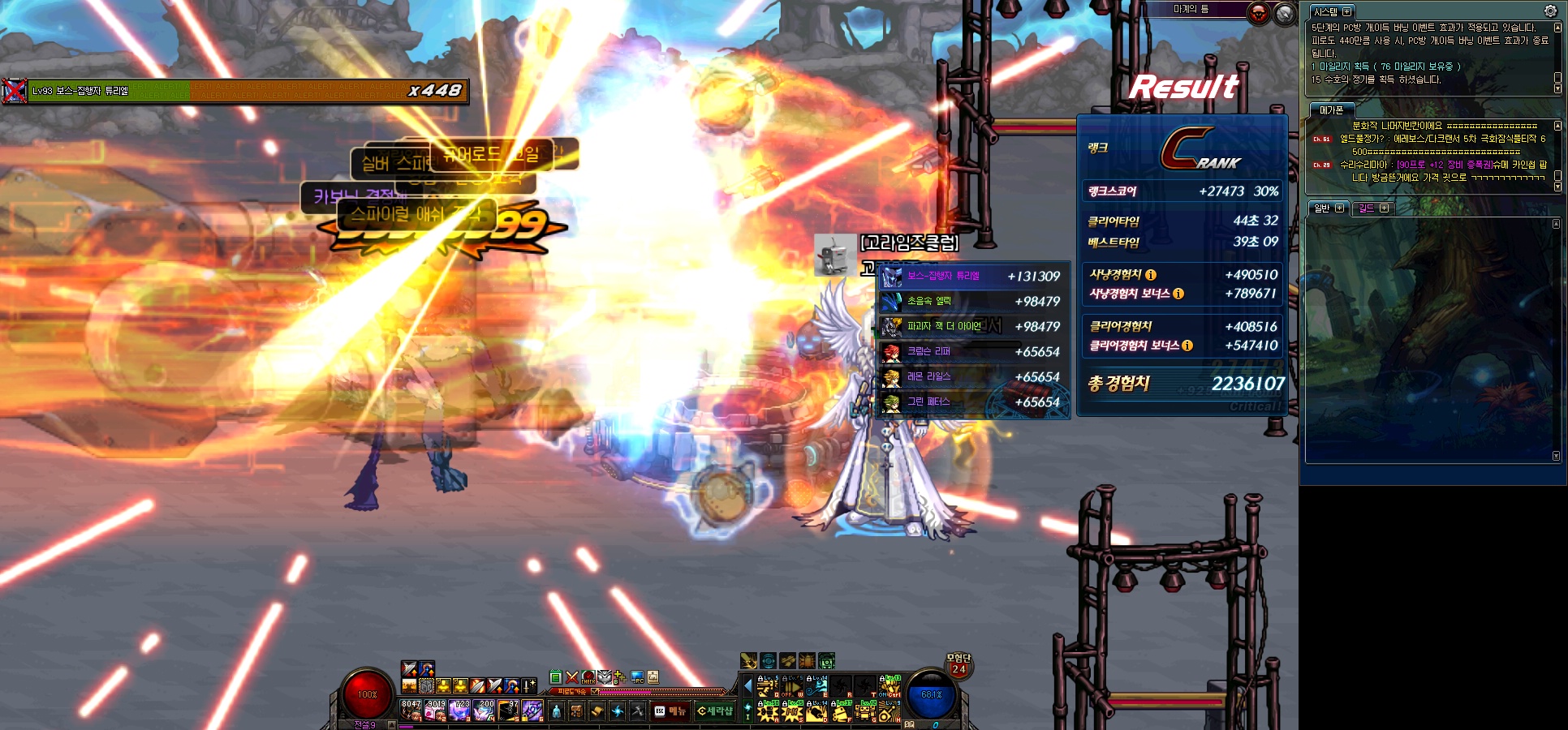Click the skill bar left arrow
Screen dimensions: 1568x730
coord(748,687)
